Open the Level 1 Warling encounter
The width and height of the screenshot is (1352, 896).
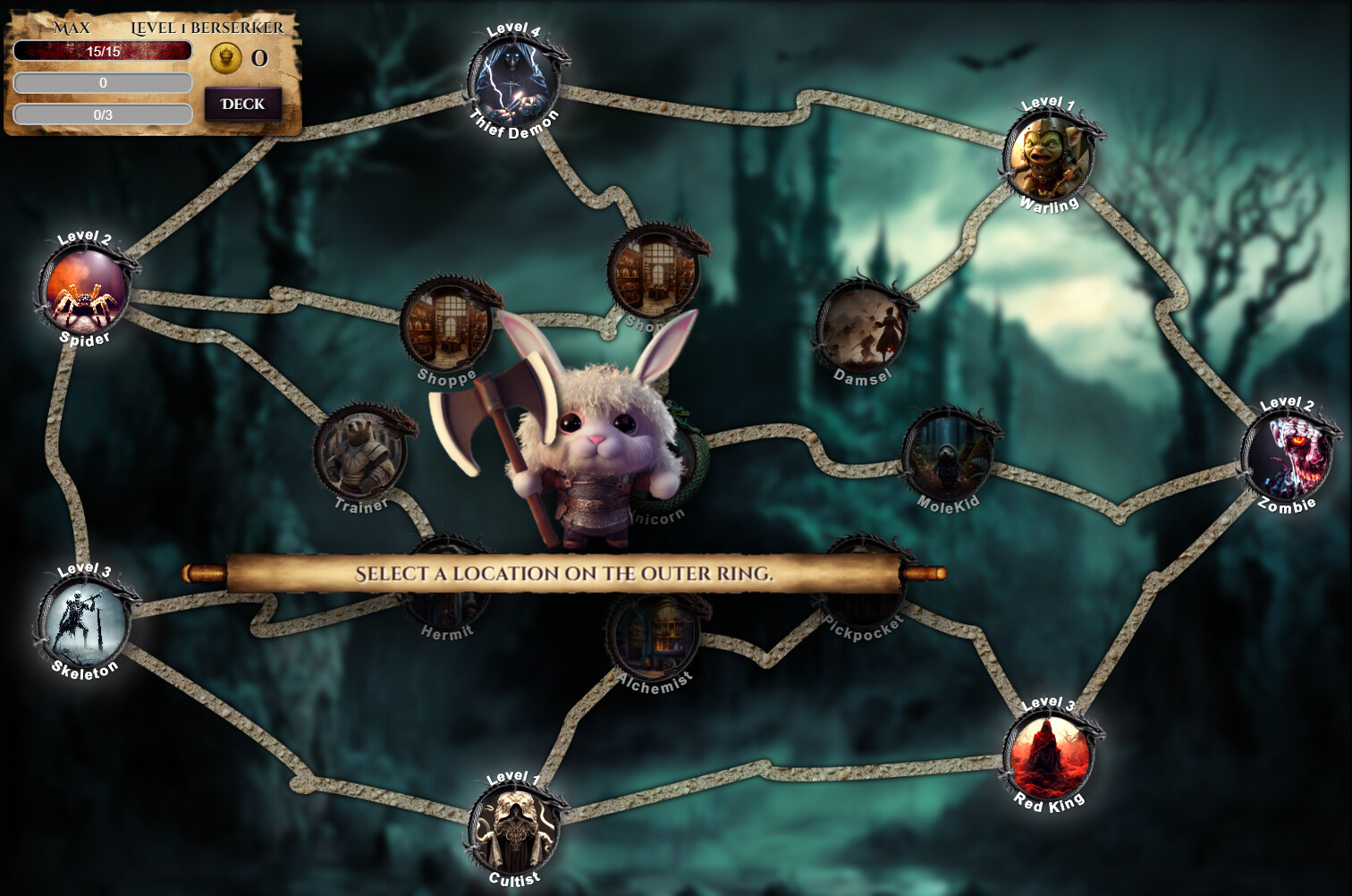click(1047, 156)
